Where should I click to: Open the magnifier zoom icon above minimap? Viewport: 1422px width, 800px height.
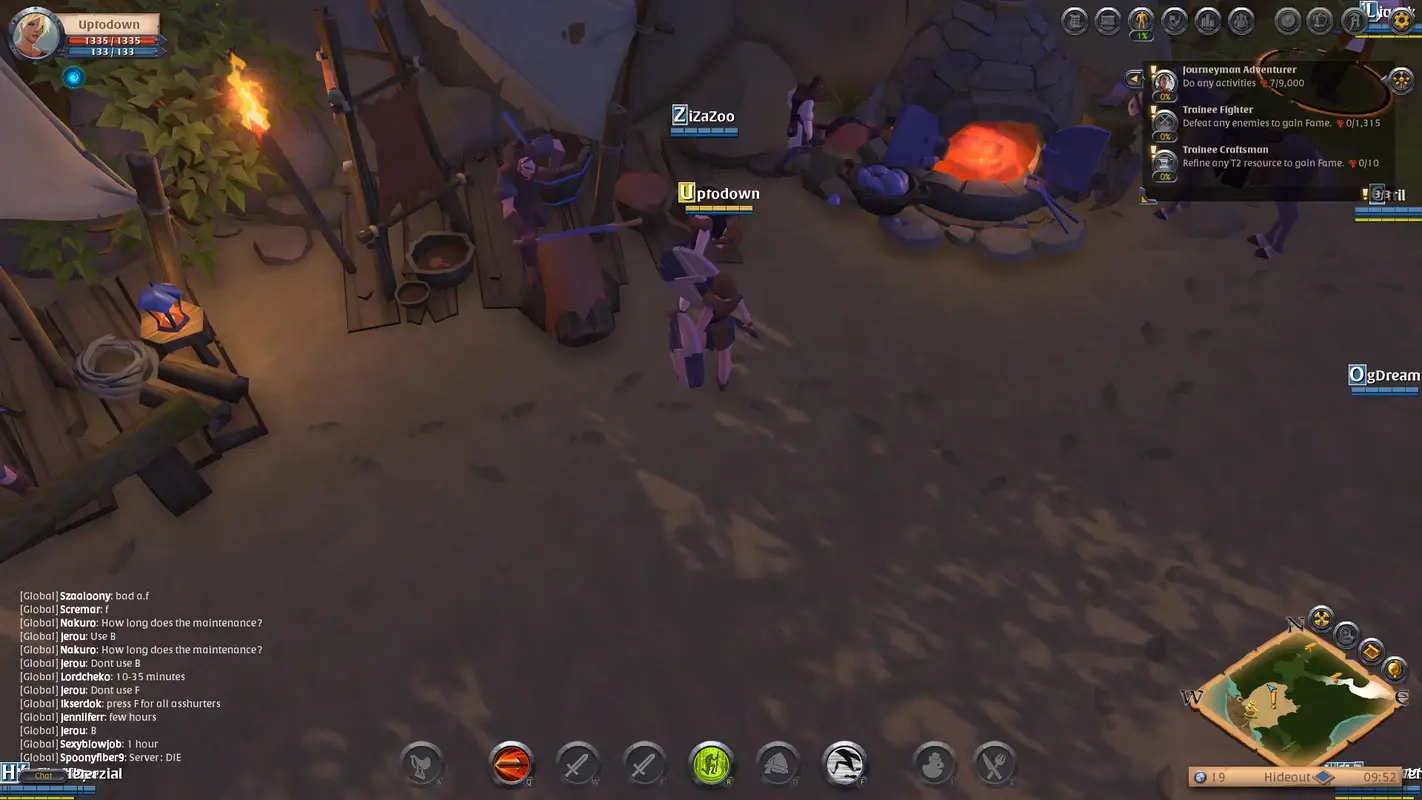pyautogui.click(x=1346, y=634)
